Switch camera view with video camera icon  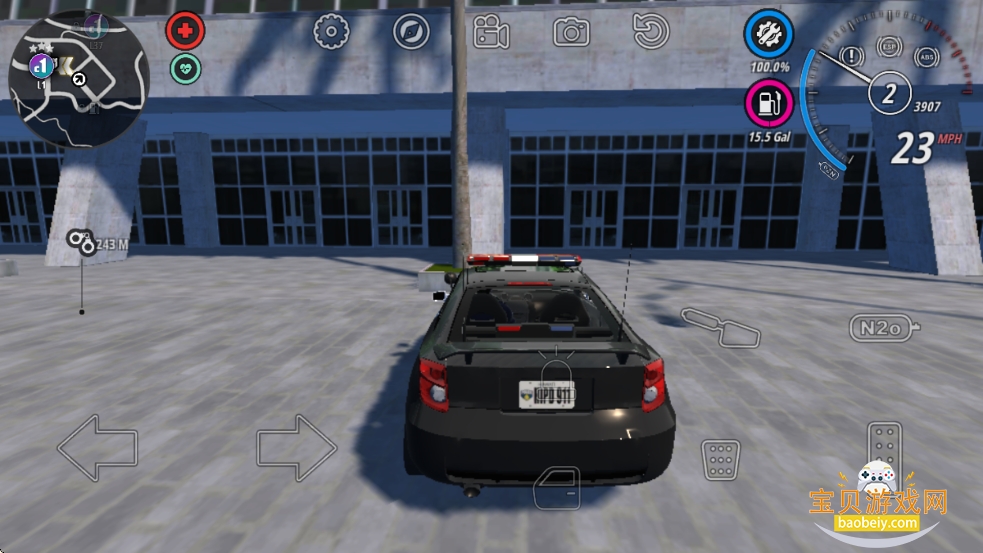point(491,33)
